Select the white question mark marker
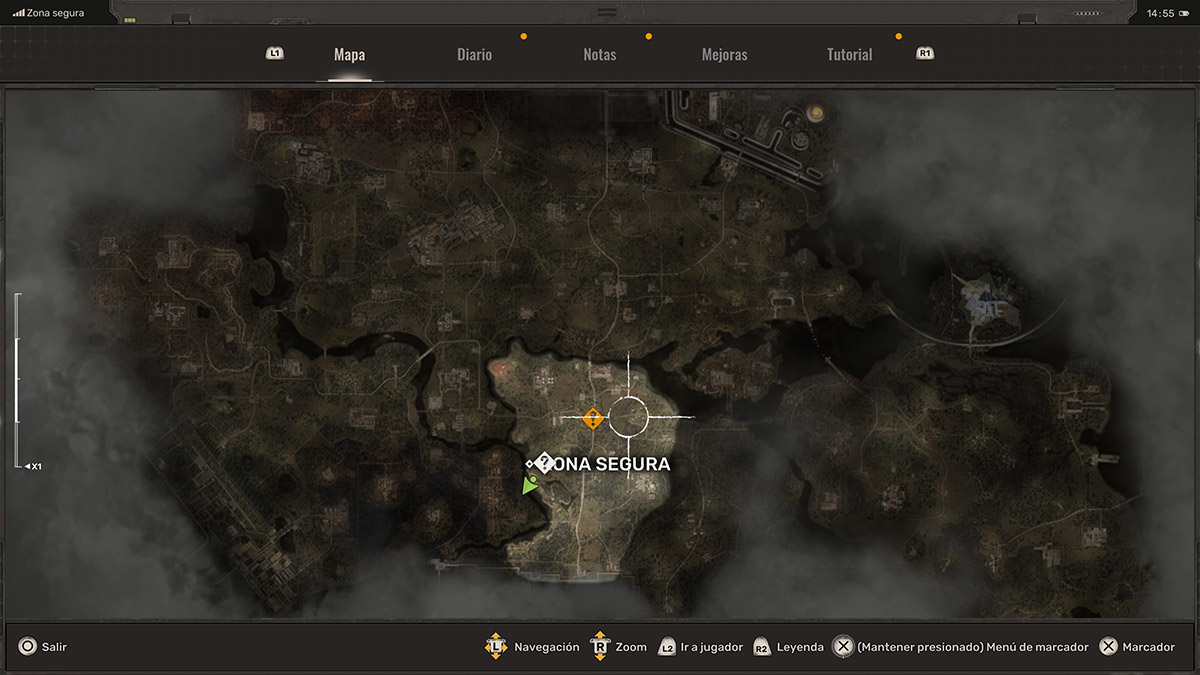Screen dimensions: 1200x675 pos(544,463)
